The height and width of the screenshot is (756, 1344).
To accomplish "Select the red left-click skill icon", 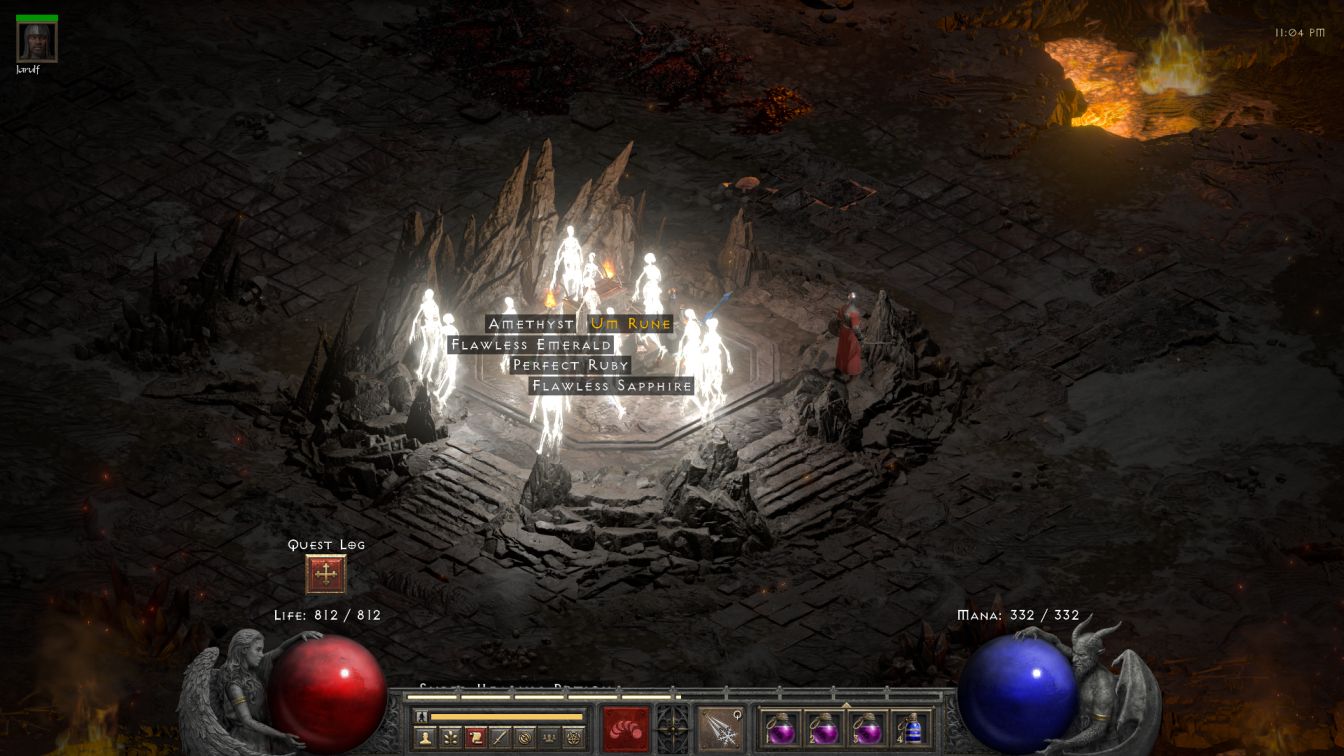I will pyautogui.click(x=626, y=728).
